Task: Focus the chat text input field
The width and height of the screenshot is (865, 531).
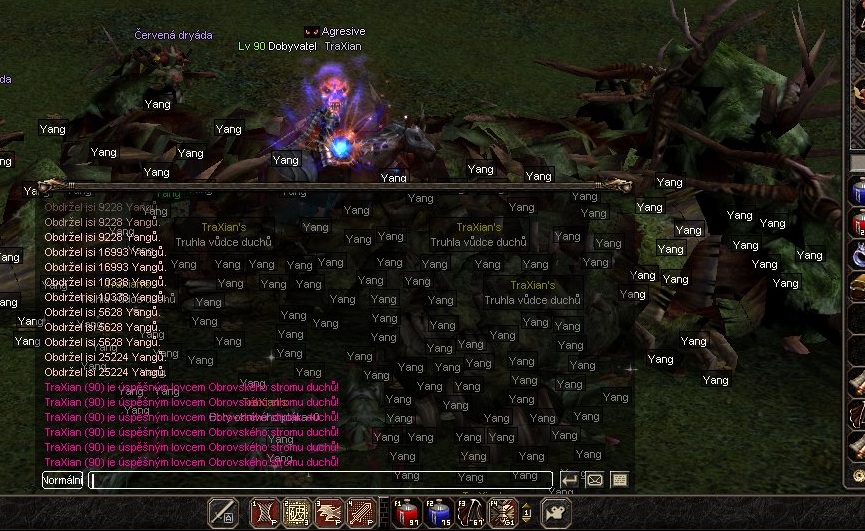Action: pos(320,480)
